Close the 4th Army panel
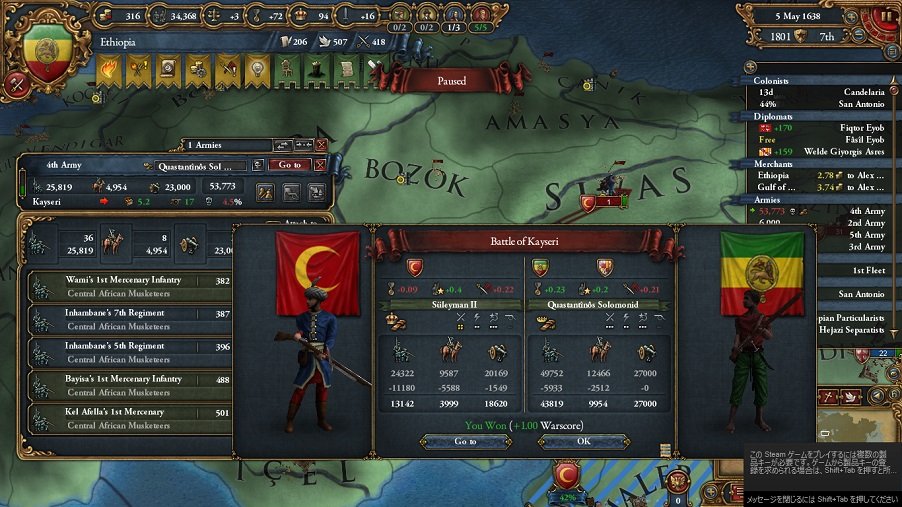 pos(320,165)
